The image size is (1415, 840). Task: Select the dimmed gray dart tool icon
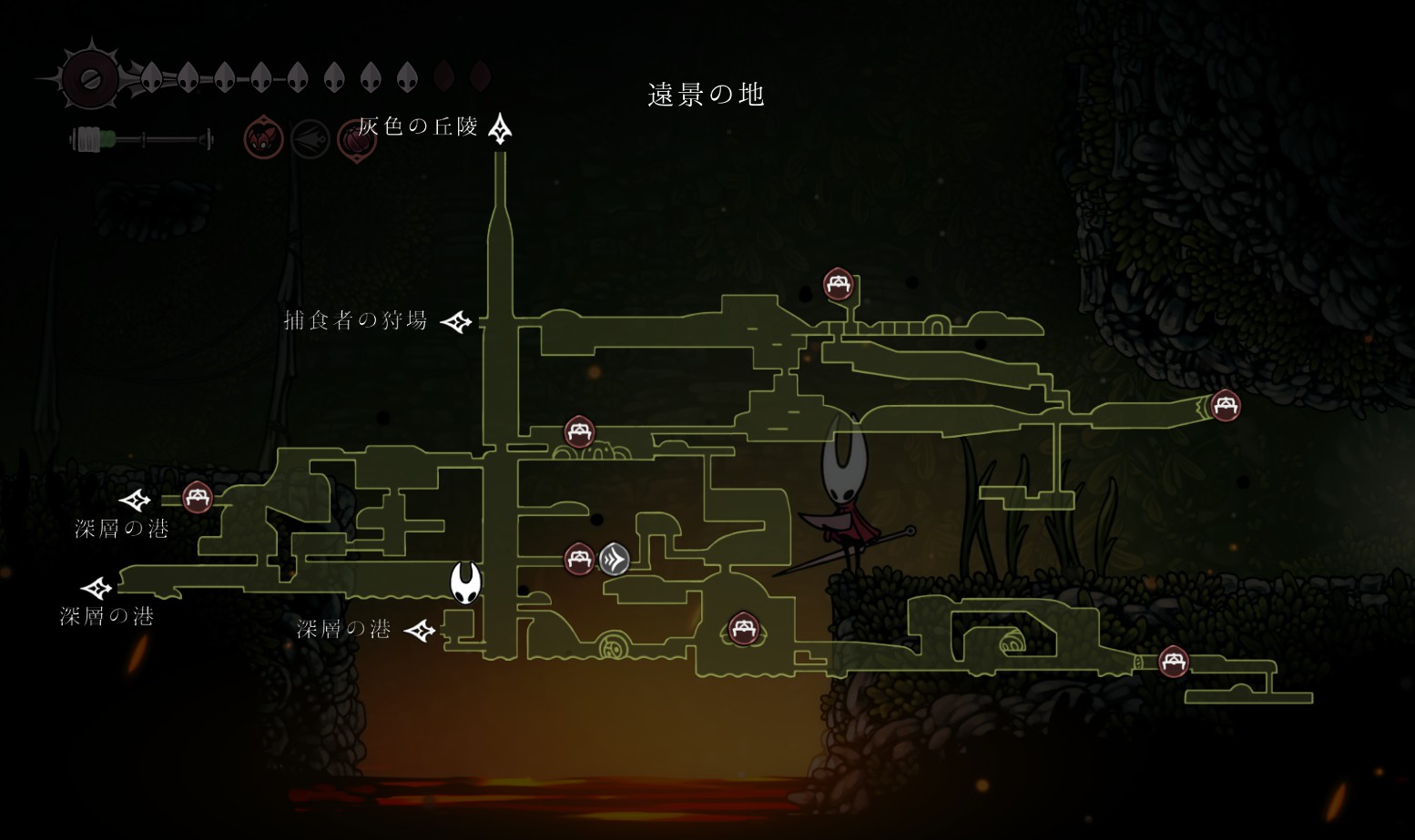(x=310, y=140)
